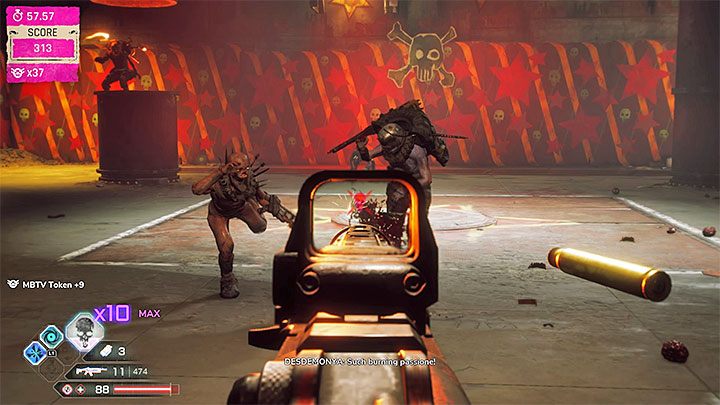720x405 pixels.
Task: Trigger the blue snowflake-like ability icon
Action: point(34,353)
